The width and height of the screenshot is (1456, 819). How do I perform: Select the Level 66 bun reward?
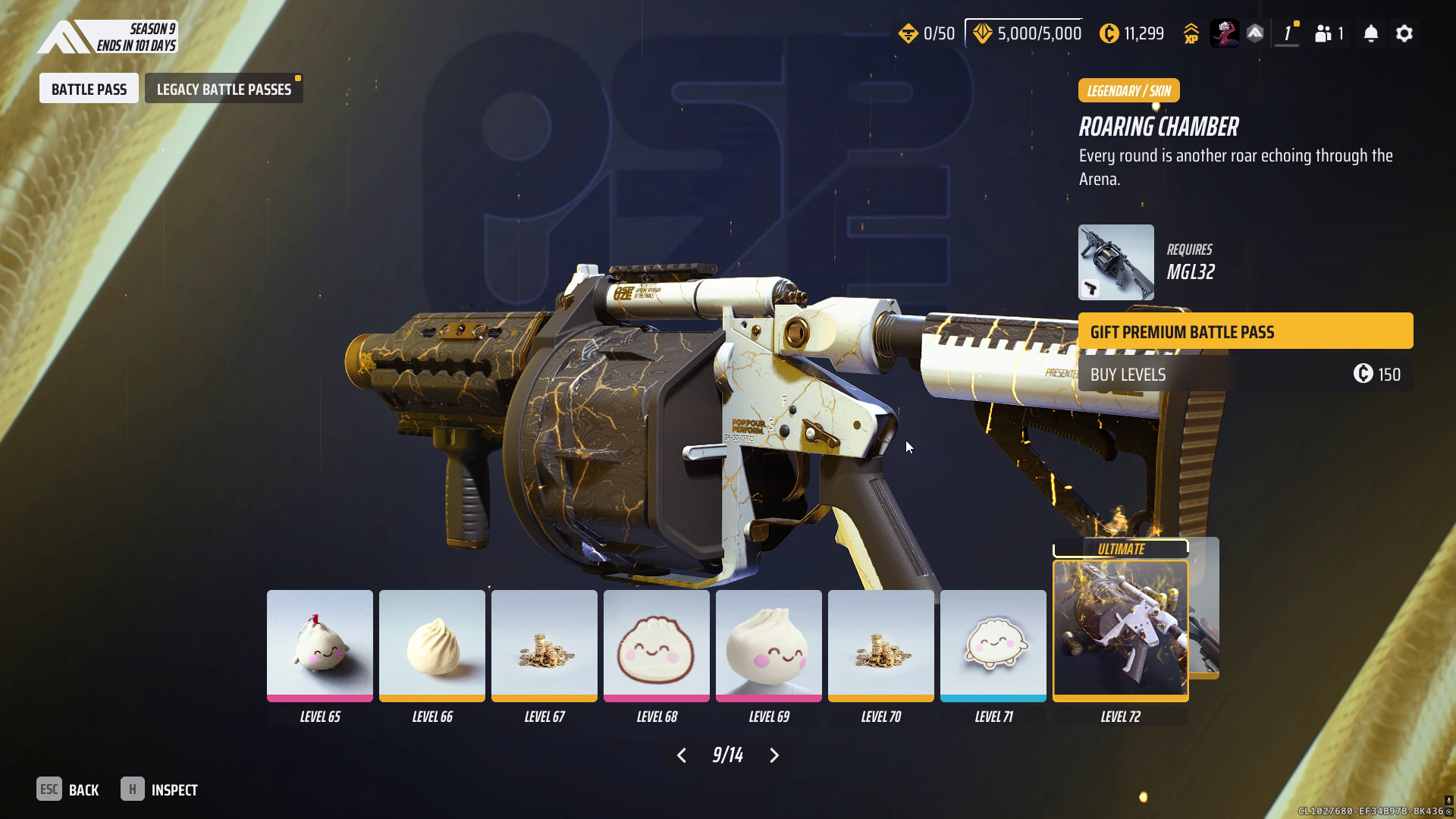(x=431, y=645)
